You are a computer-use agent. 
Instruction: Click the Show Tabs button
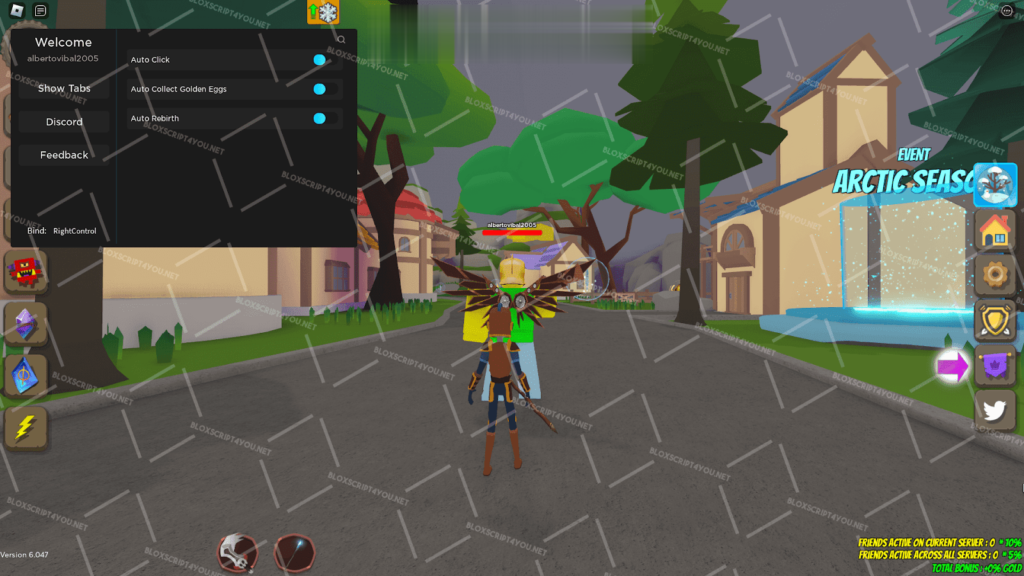click(x=64, y=88)
